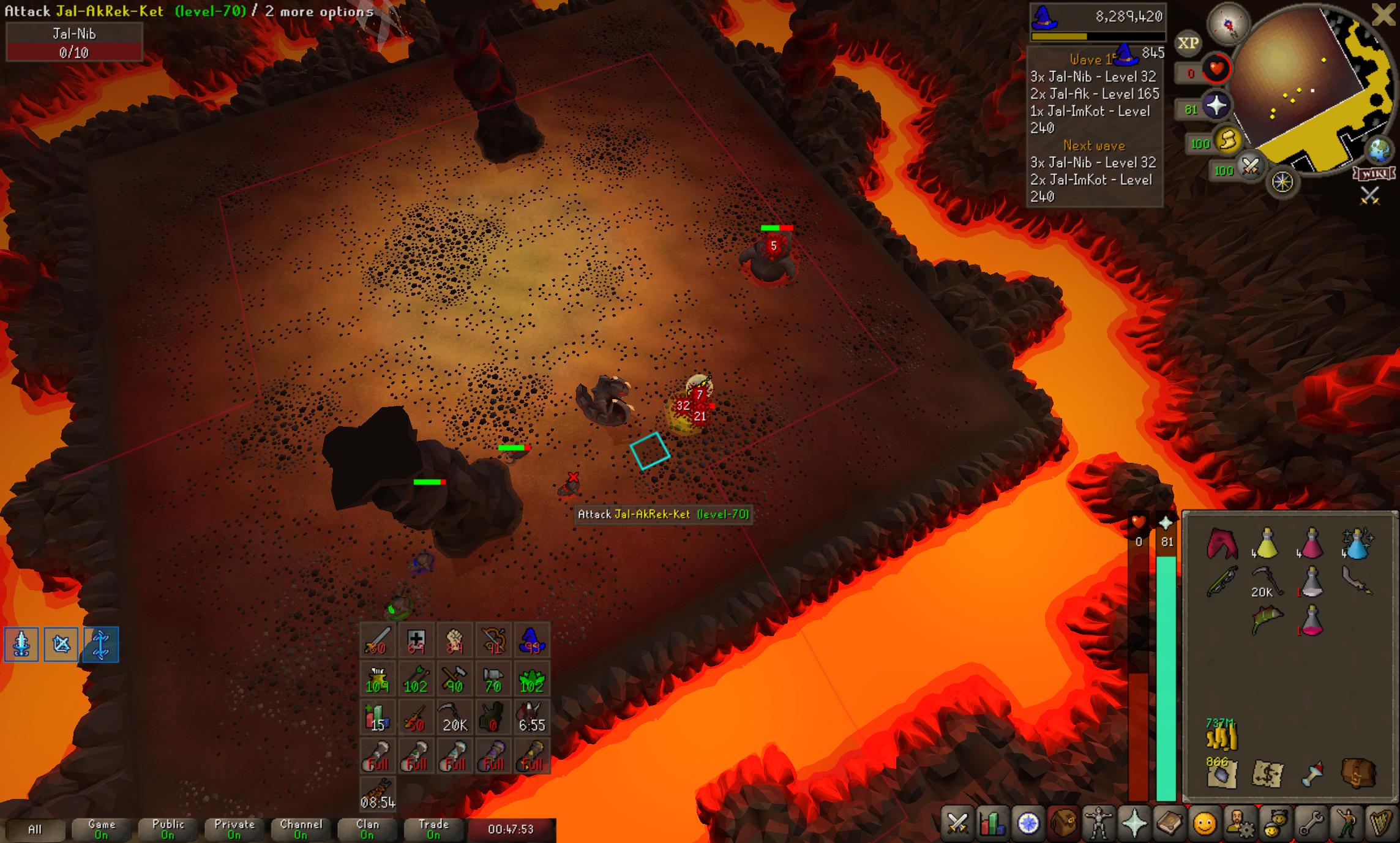Click the yellow potion in inventory
1400x843 pixels.
(1266, 544)
